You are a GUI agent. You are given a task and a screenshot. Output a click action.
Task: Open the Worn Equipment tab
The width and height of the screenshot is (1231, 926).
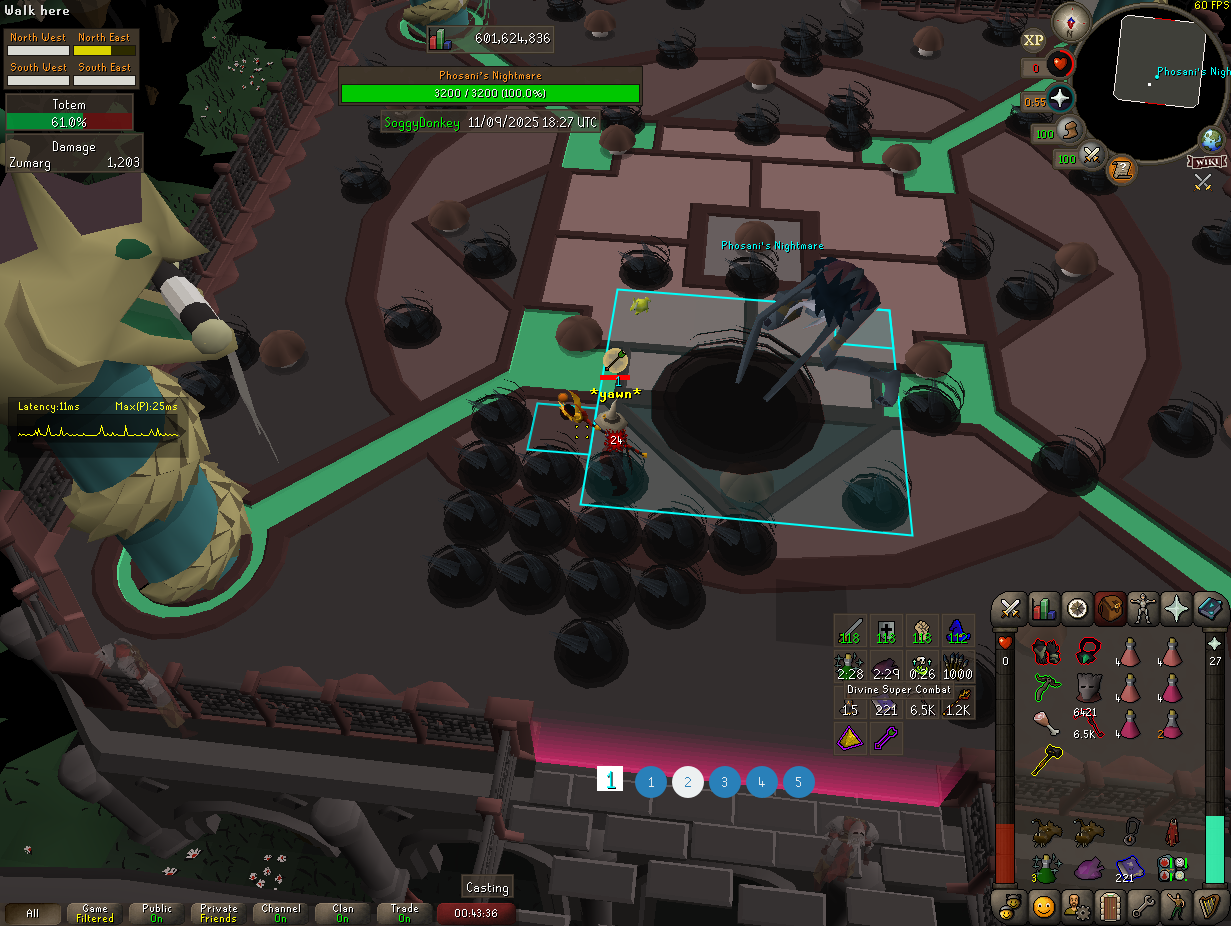(x=1142, y=608)
